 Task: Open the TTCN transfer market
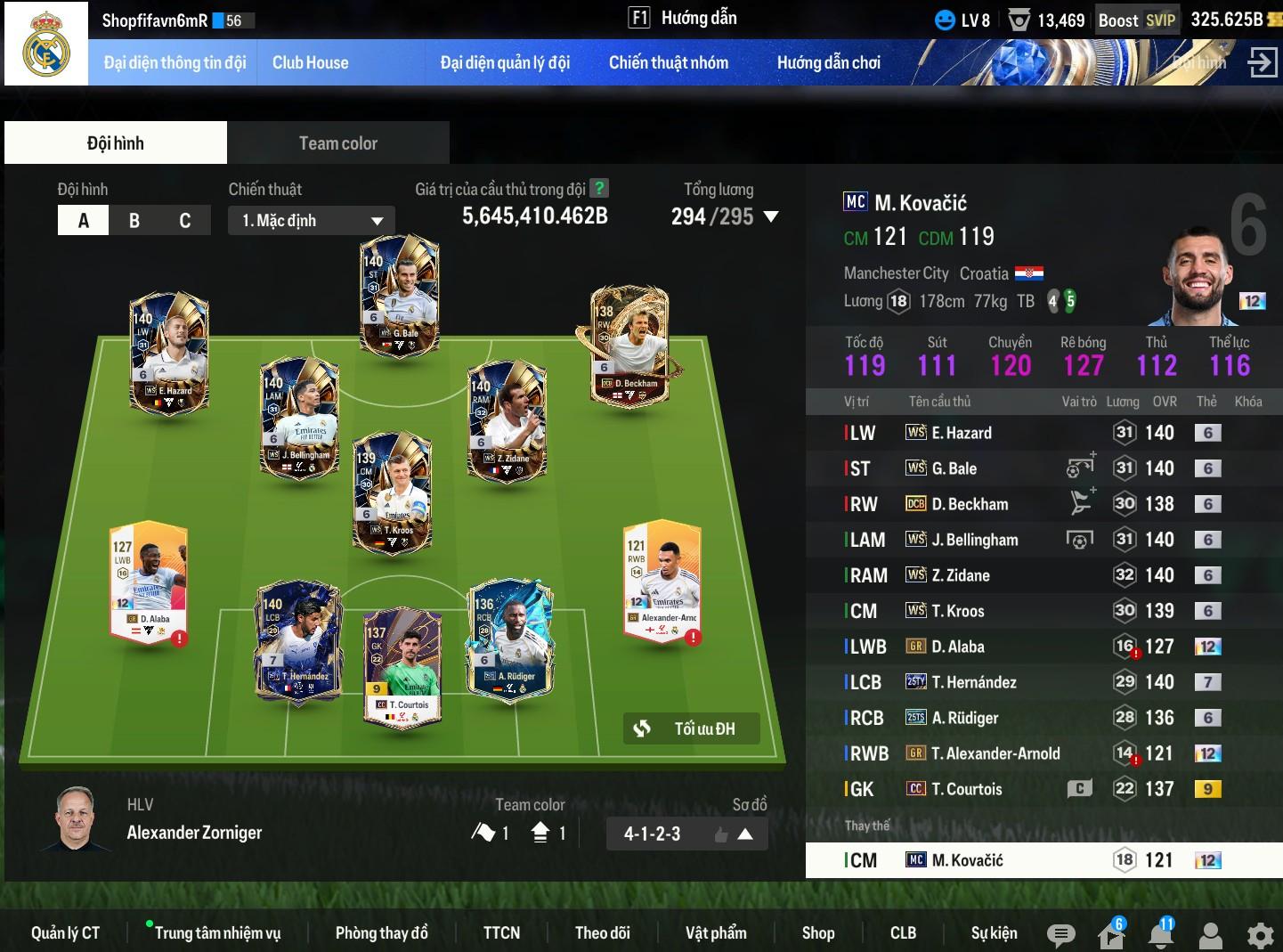pos(501,932)
